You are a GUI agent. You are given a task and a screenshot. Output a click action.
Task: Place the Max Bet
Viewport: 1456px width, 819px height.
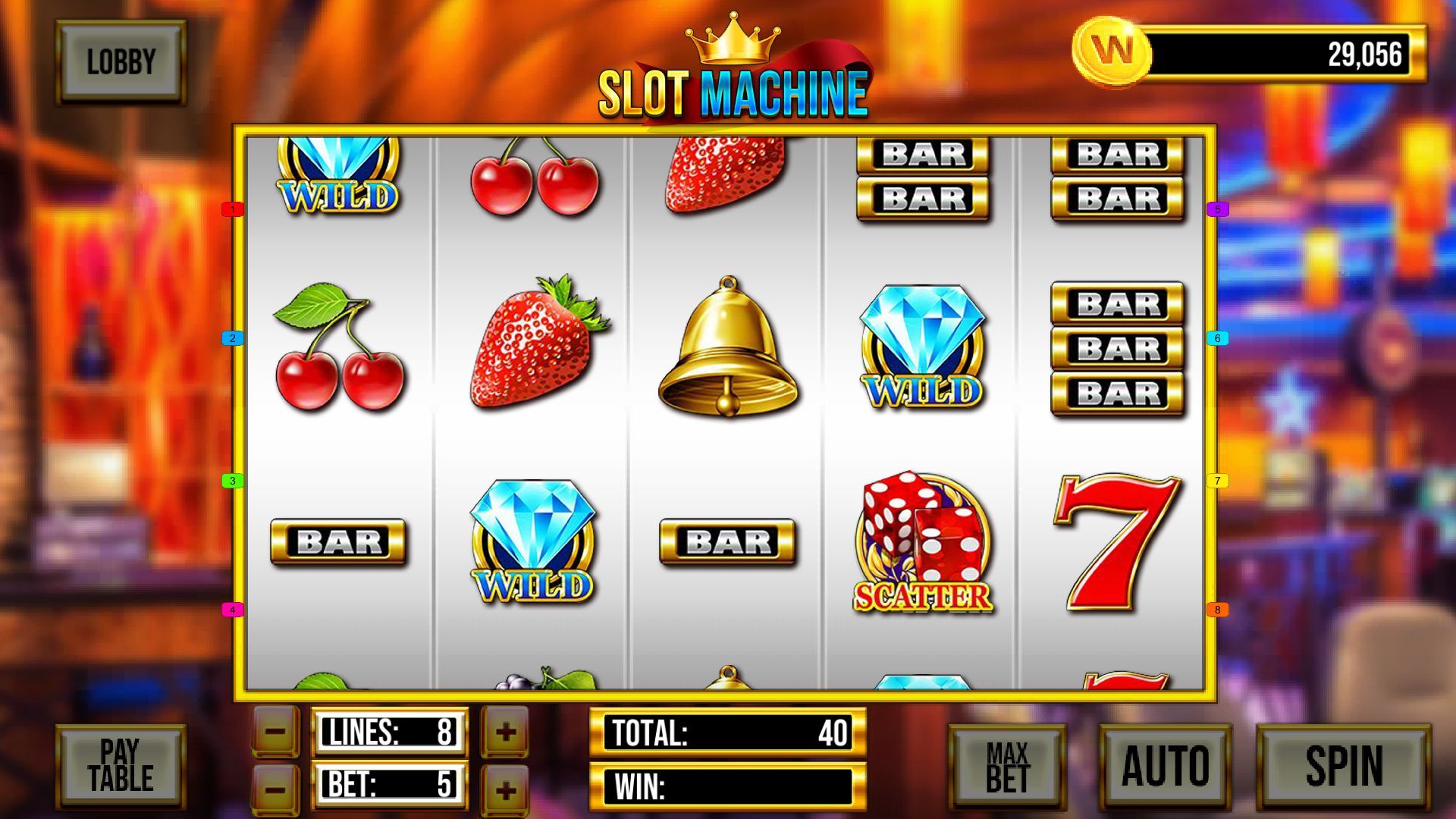[1007, 766]
